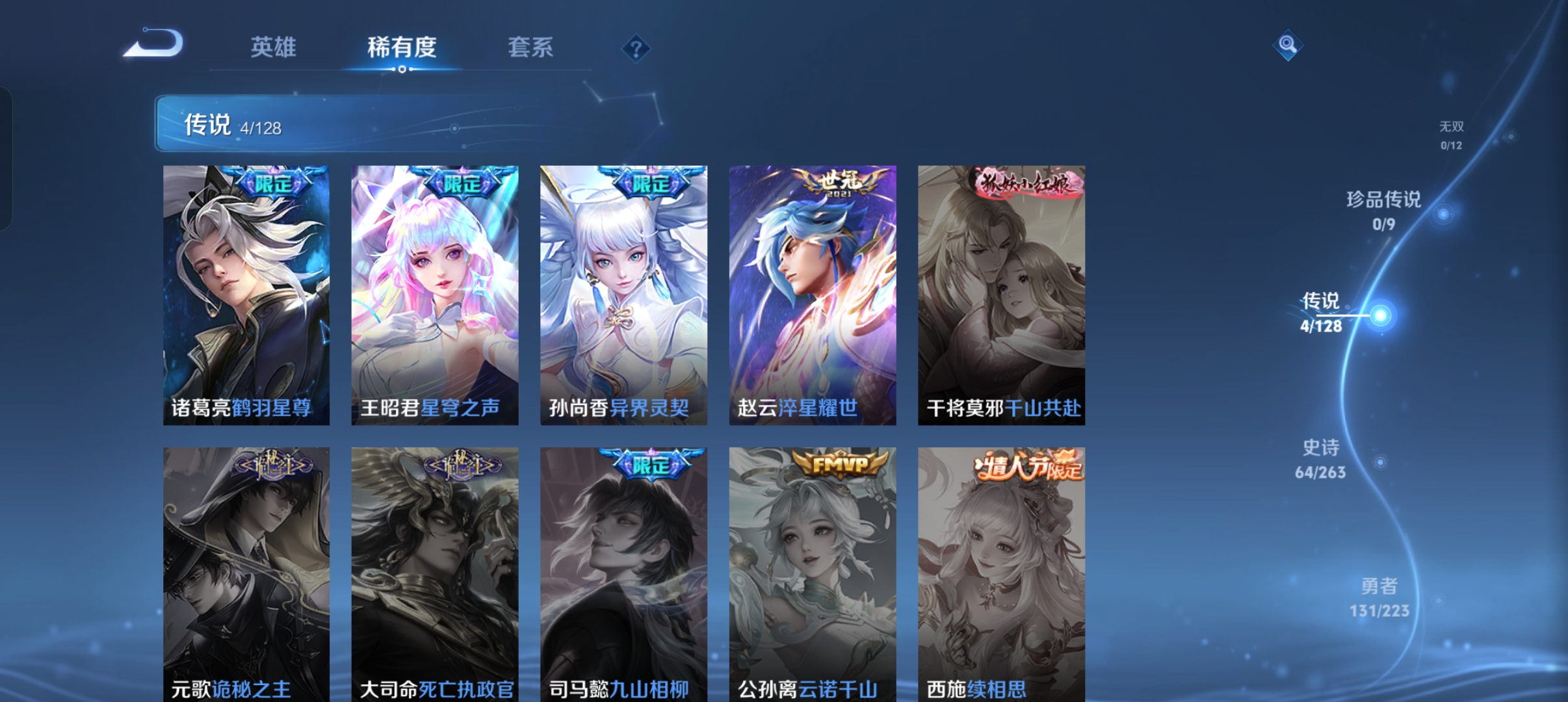The image size is (1568, 702).
Task: Click the help question mark icon
Action: [x=636, y=47]
